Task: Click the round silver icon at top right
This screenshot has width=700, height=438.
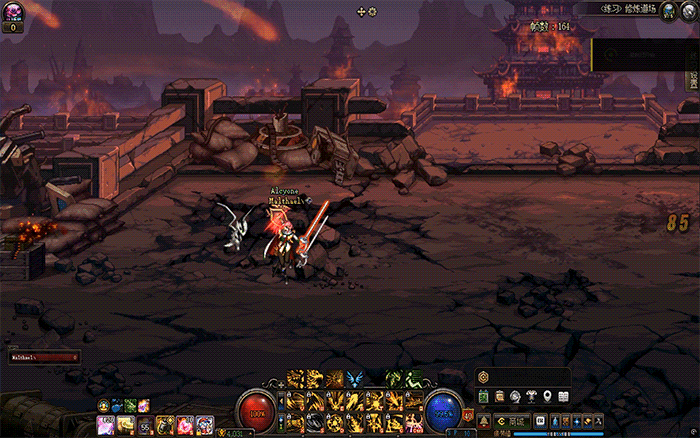Action: point(688,9)
